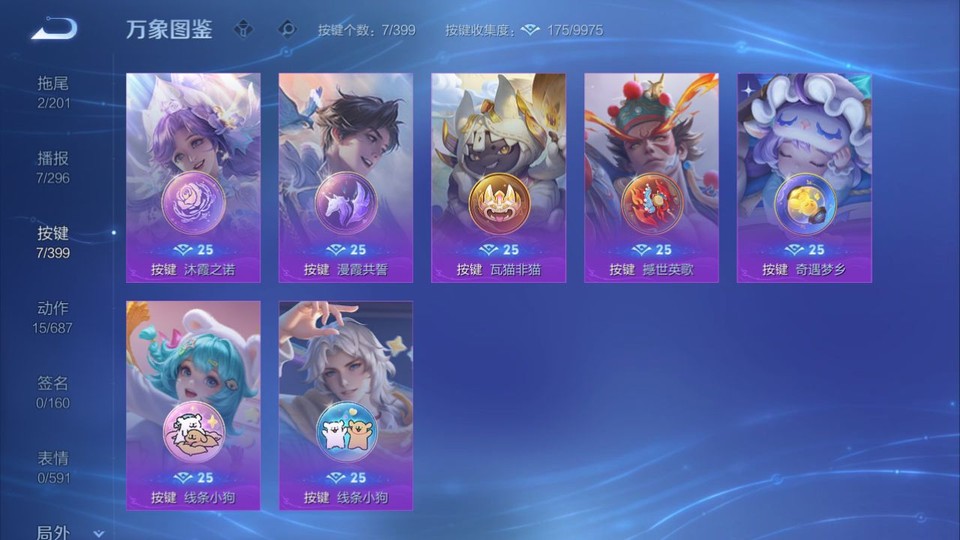Choose the 漫霞共誓 button skin card

click(346, 177)
